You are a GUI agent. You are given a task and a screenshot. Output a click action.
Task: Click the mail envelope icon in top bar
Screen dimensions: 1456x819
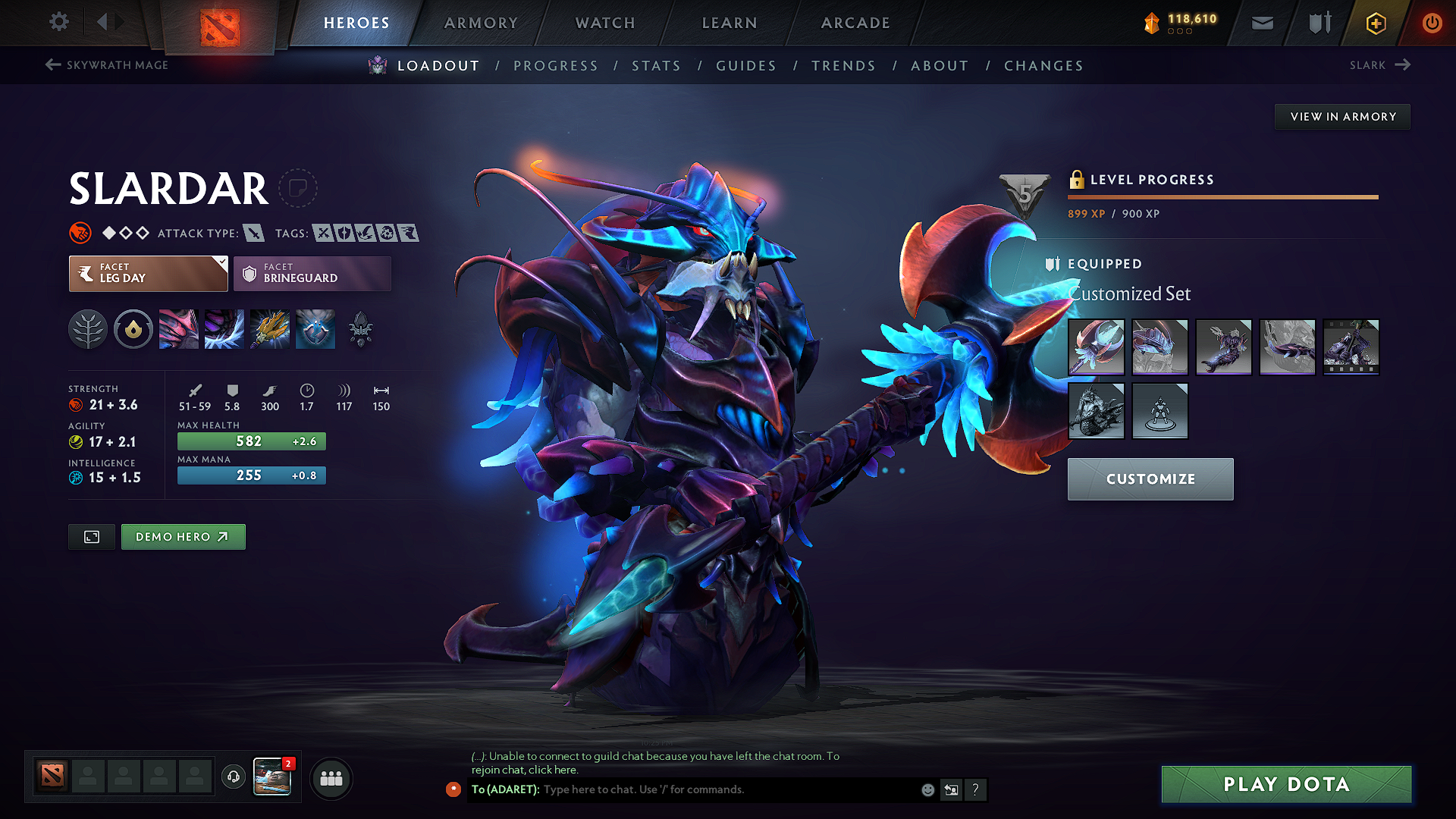[1261, 23]
